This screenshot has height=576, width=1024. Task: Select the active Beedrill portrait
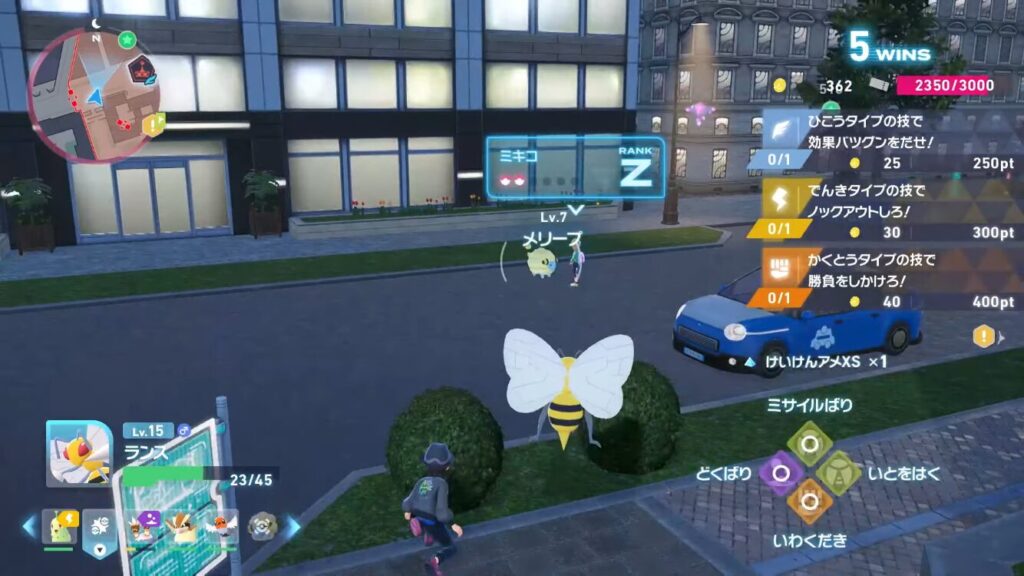coord(79,453)
